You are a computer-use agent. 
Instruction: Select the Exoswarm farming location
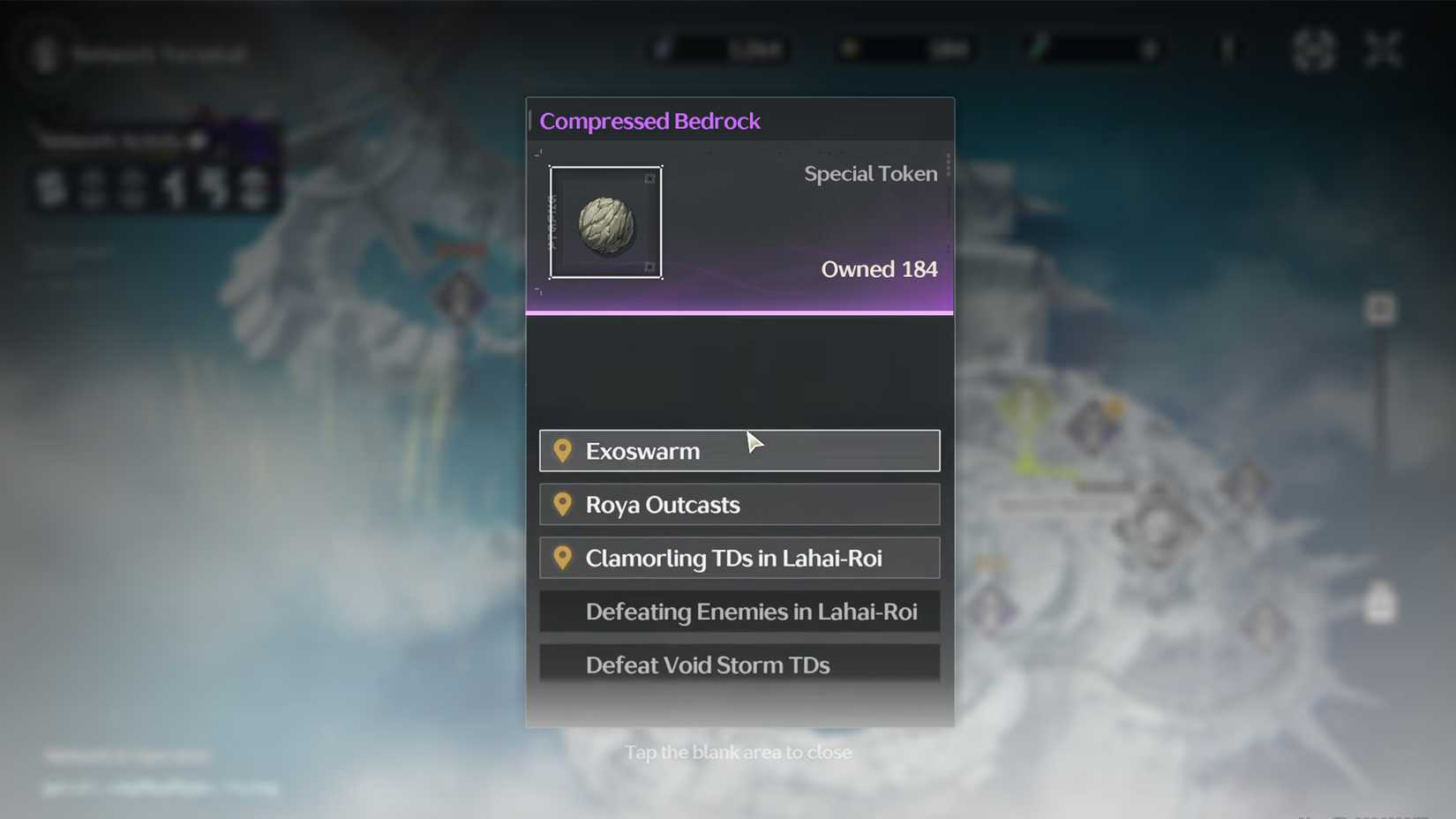[739, 451]
